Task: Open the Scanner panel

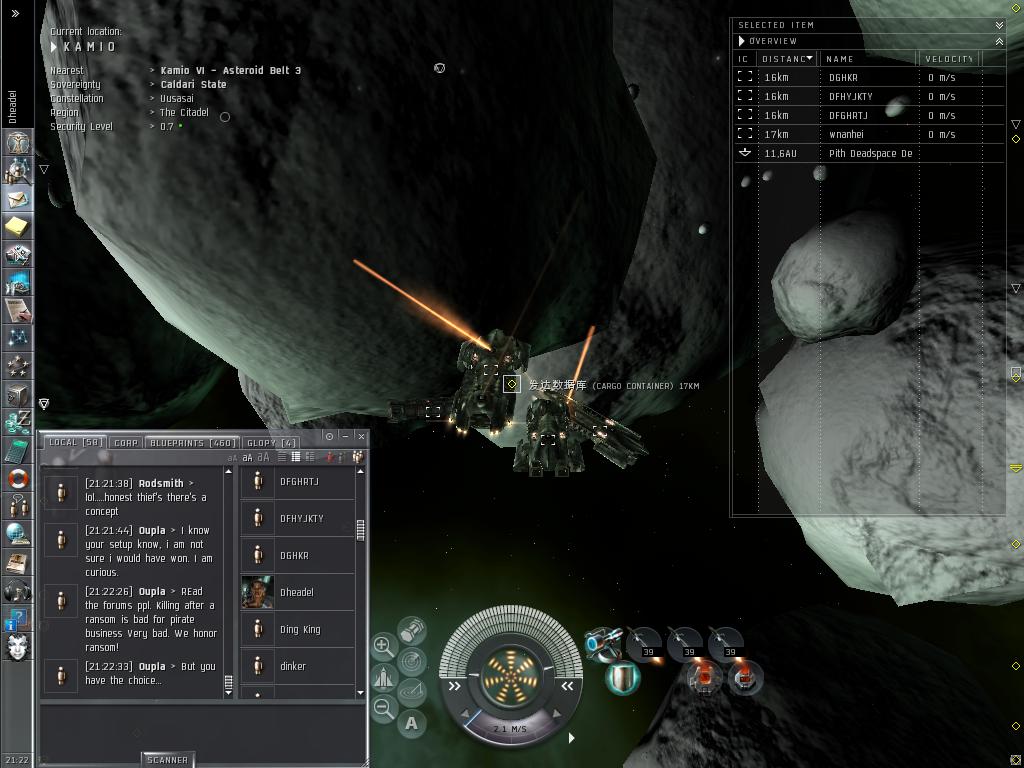Action: (166, 760)
